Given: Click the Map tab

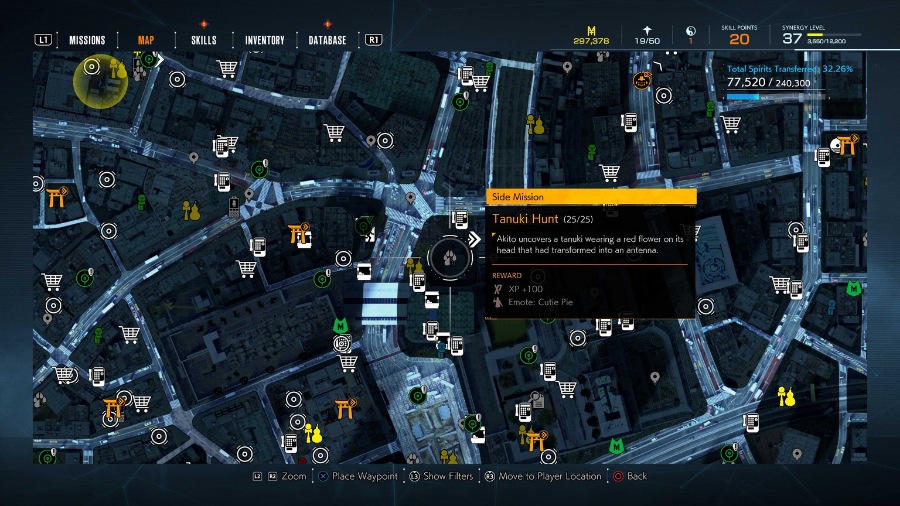Looking at the screenshot, I should pyautogui.click(x=146, y=40).
